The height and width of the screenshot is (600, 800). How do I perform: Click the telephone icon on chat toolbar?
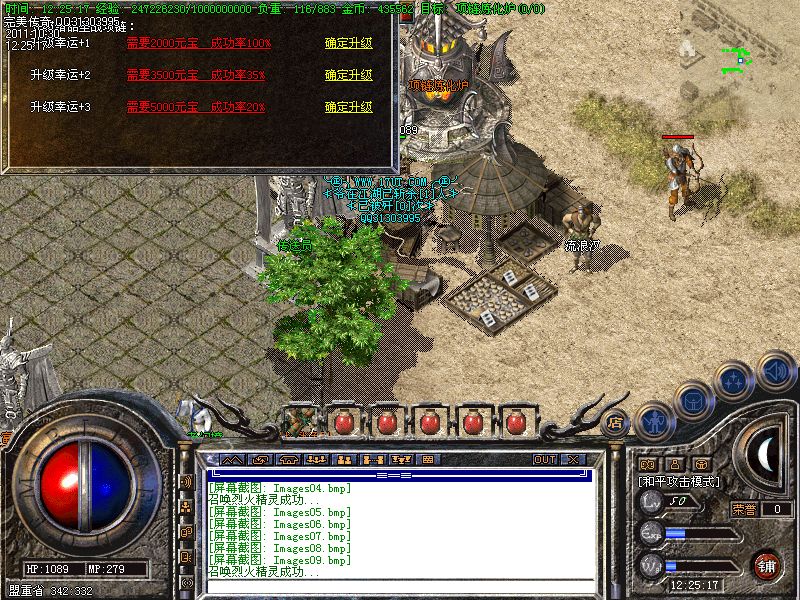coord(290,460)
